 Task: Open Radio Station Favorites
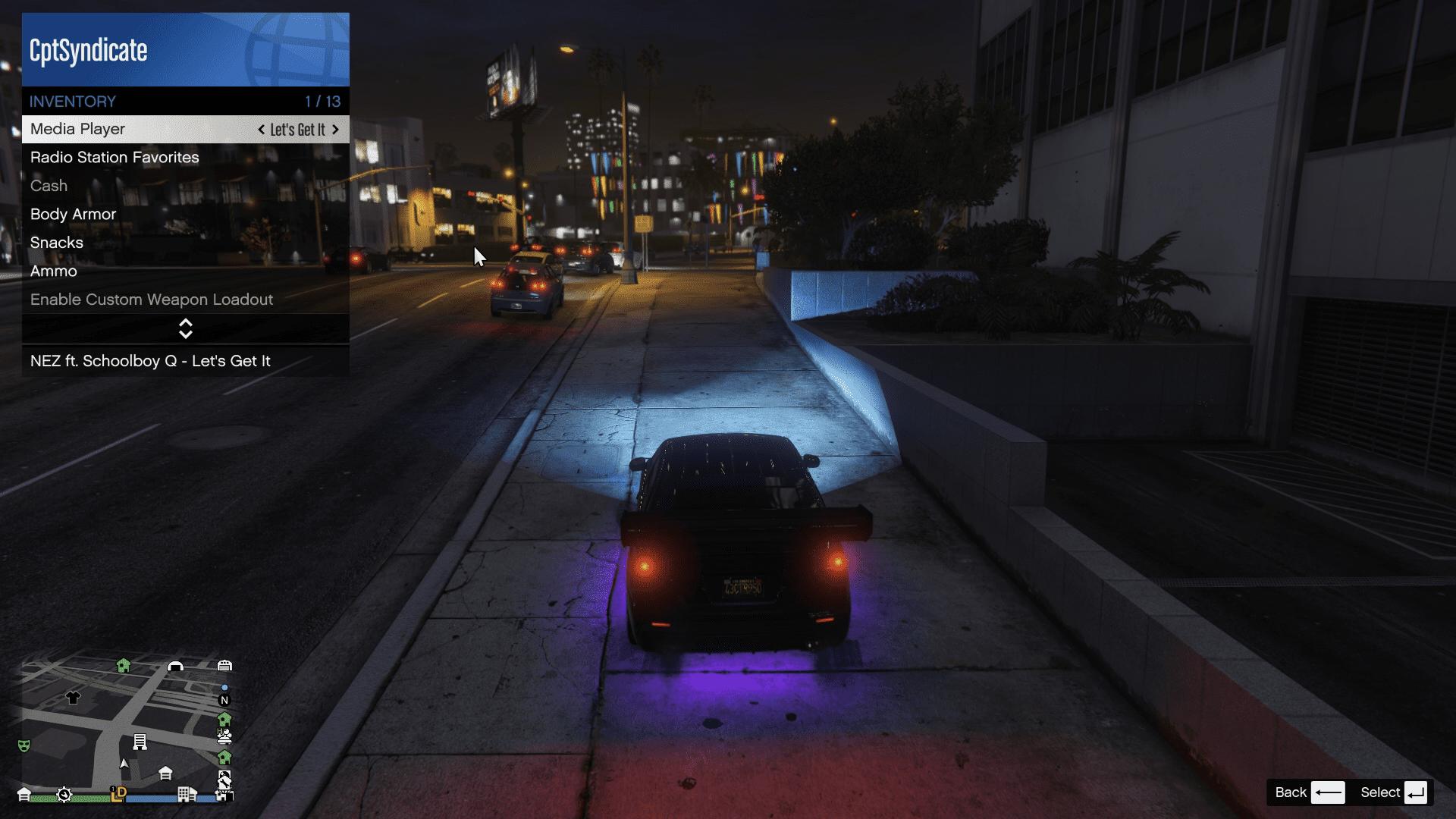click(115, 158)
